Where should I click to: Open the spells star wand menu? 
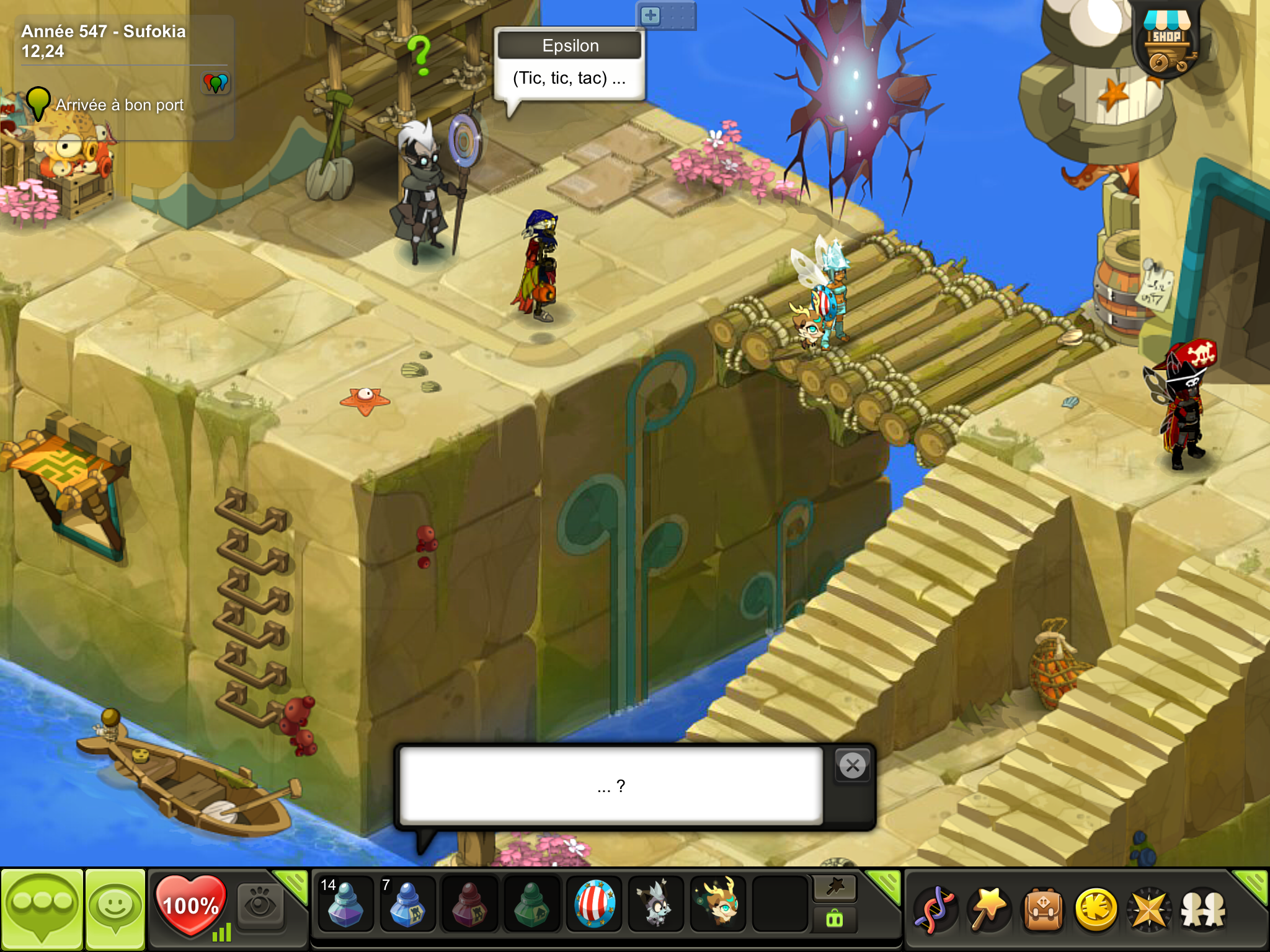click(988, 910)
